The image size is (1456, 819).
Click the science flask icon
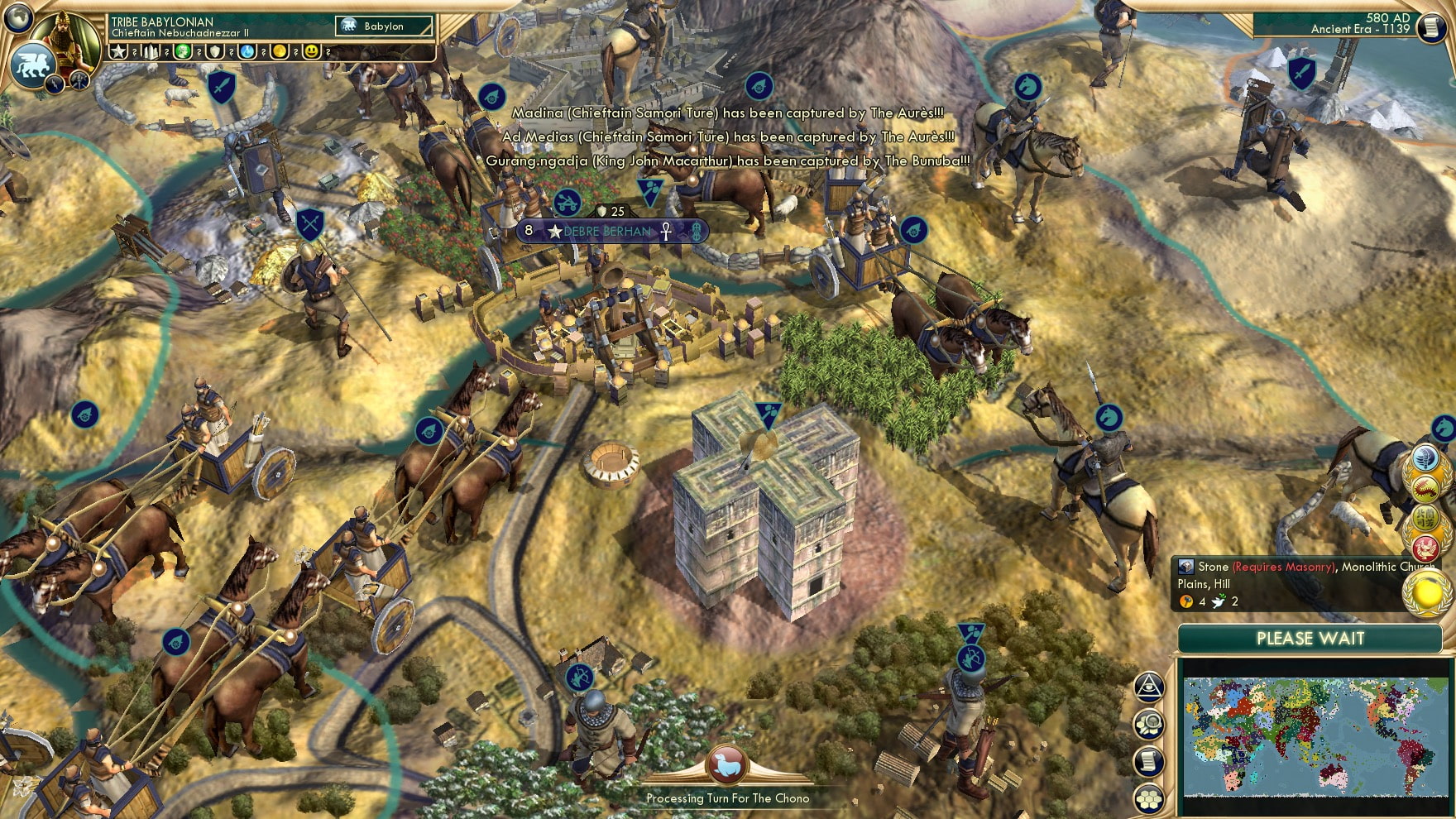click(x=246, y=52)
